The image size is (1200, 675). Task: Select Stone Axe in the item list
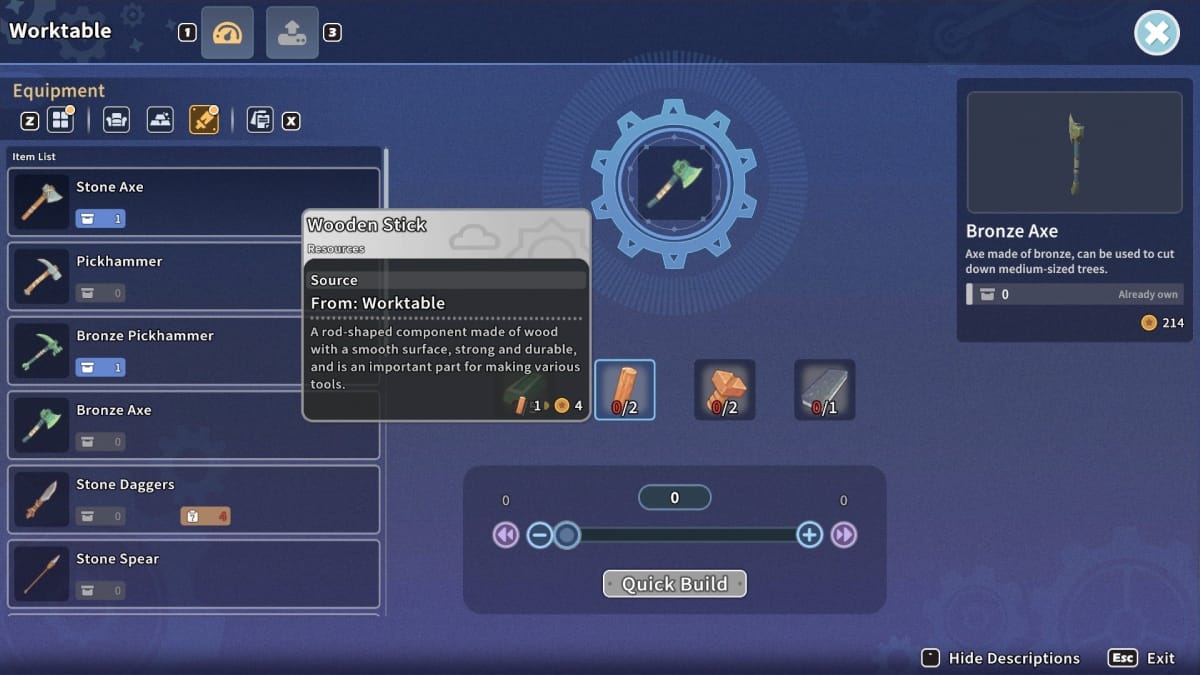click(194, 202)
